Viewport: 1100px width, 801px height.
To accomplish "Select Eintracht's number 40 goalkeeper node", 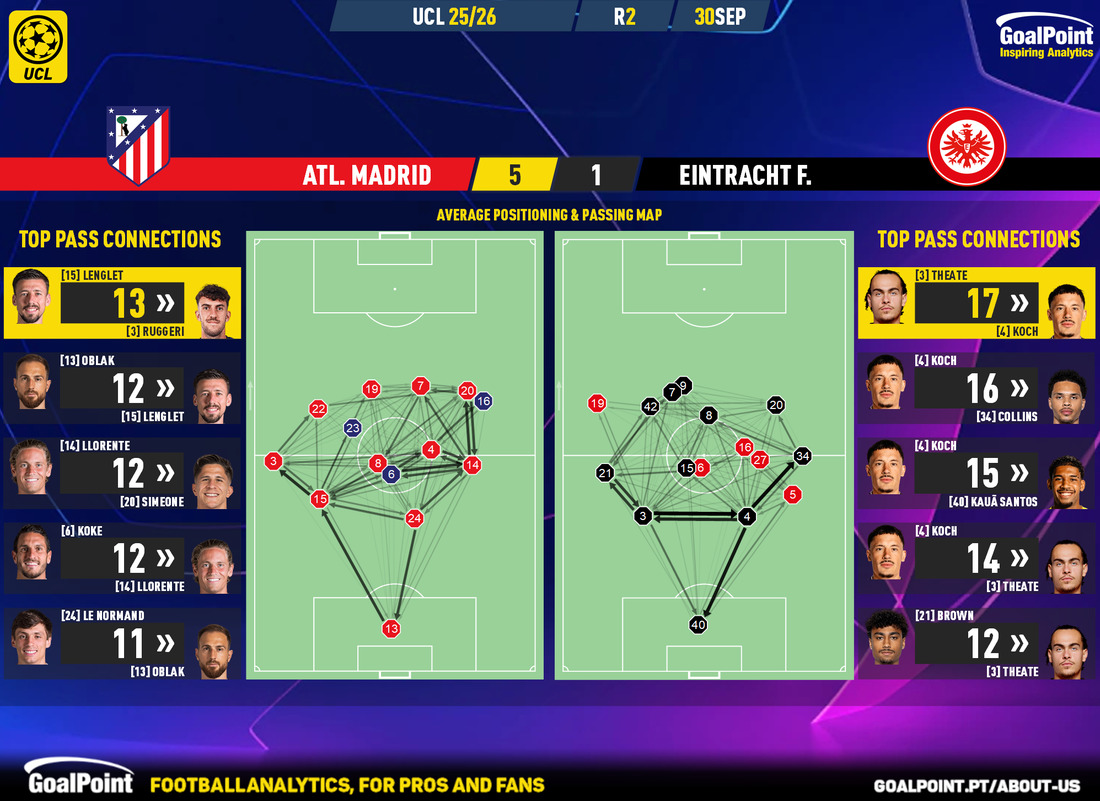I will [x=698, y=625].
